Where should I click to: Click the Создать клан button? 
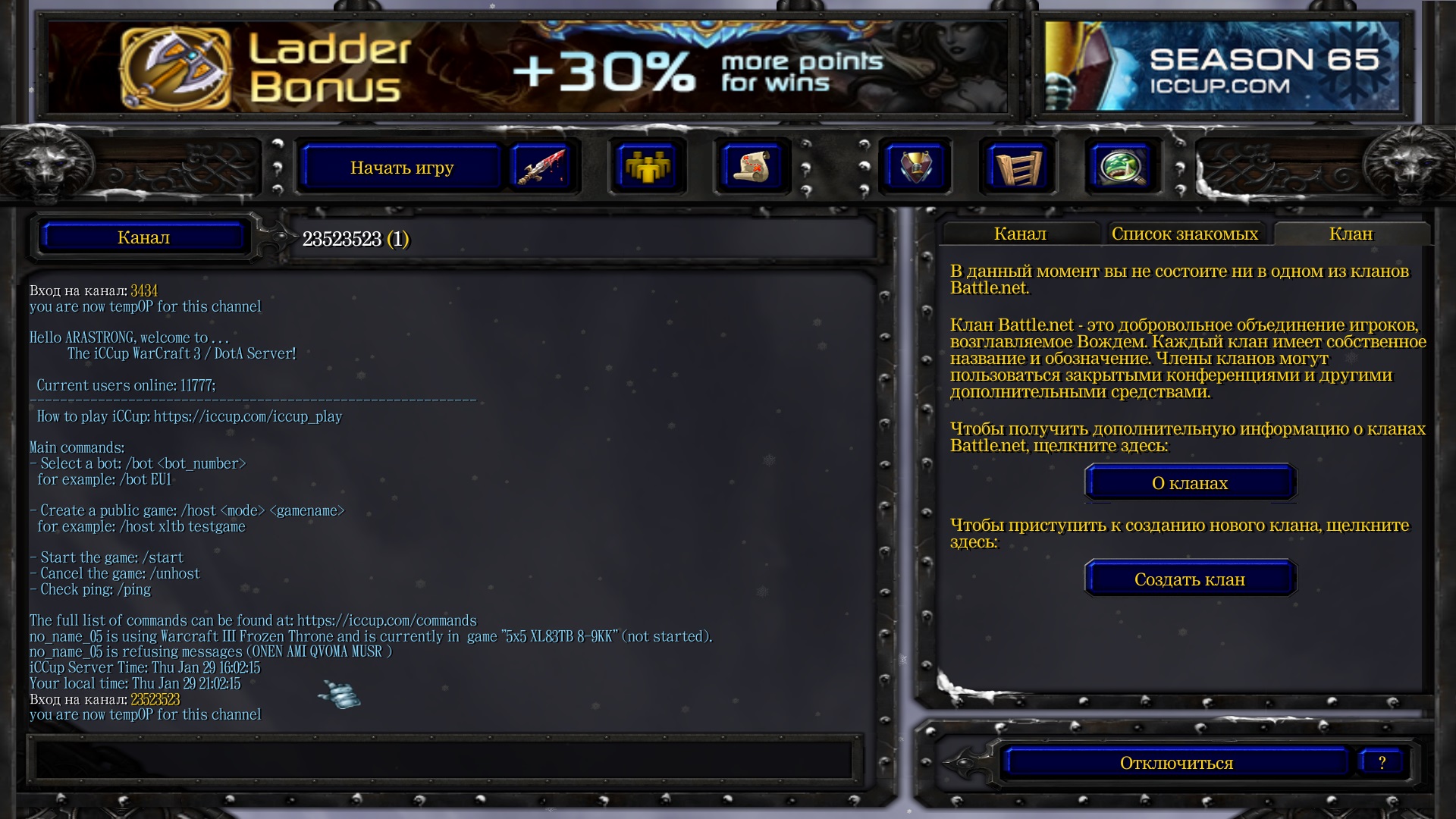pos(1189,579)
